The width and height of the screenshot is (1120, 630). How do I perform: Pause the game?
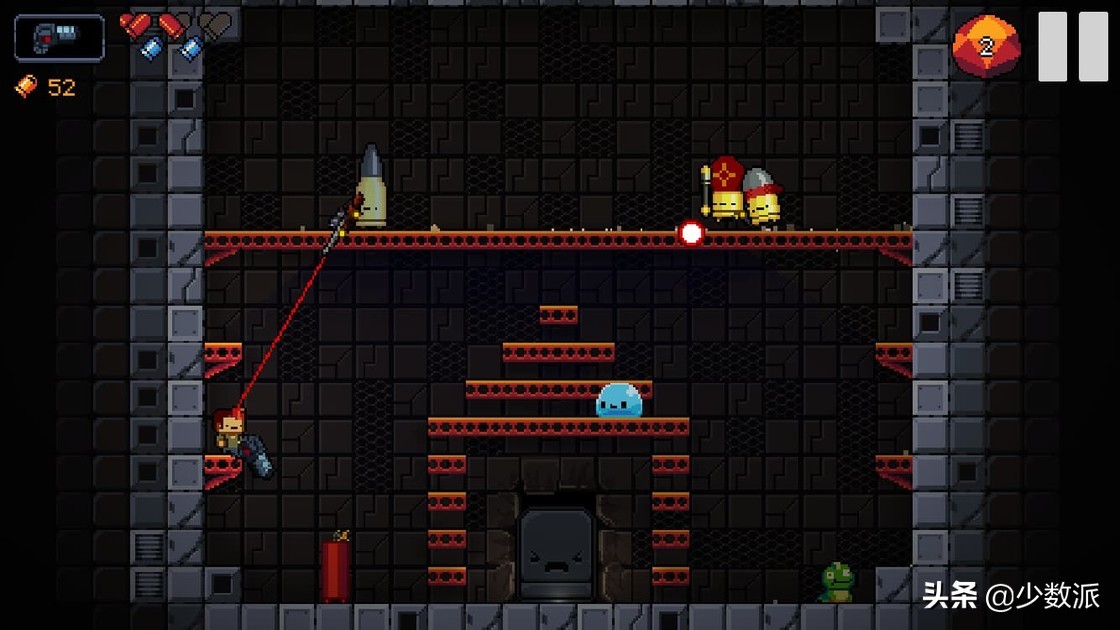click(x=1072, y=47)
